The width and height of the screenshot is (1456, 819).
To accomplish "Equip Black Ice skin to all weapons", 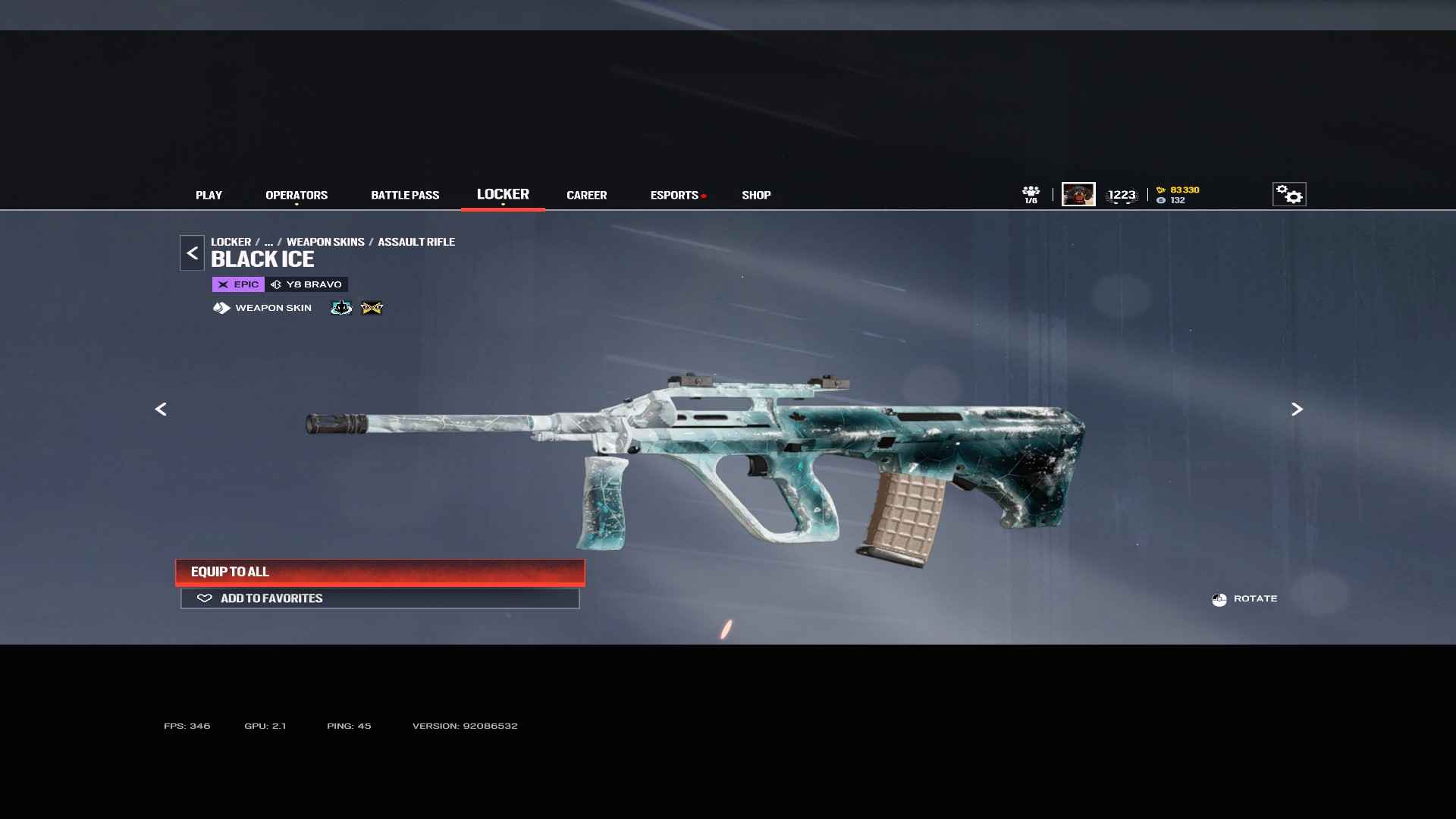I will point(380,573).
